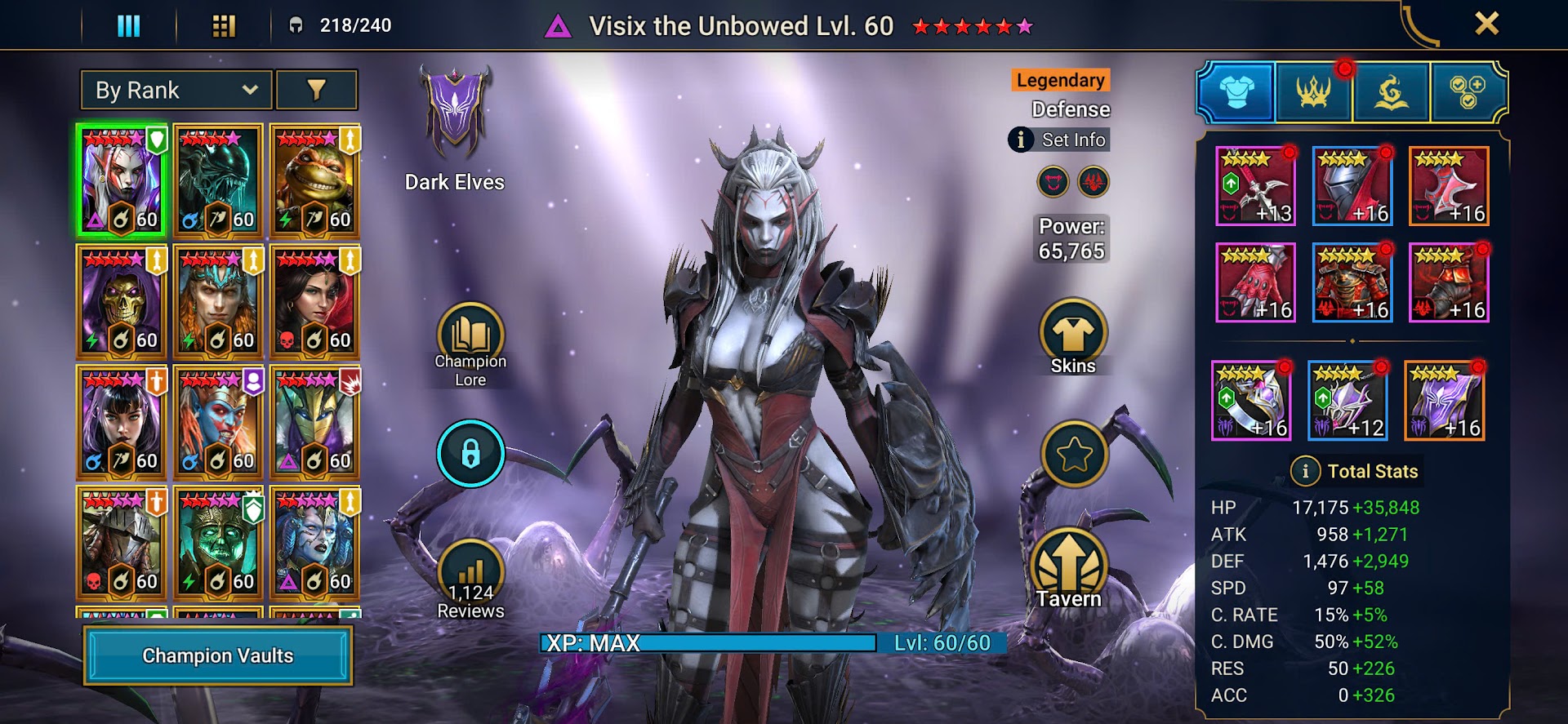Viewport: 1568px width, 724px height.
Task: Click the star favorite button
Action: coord(1074,454)
